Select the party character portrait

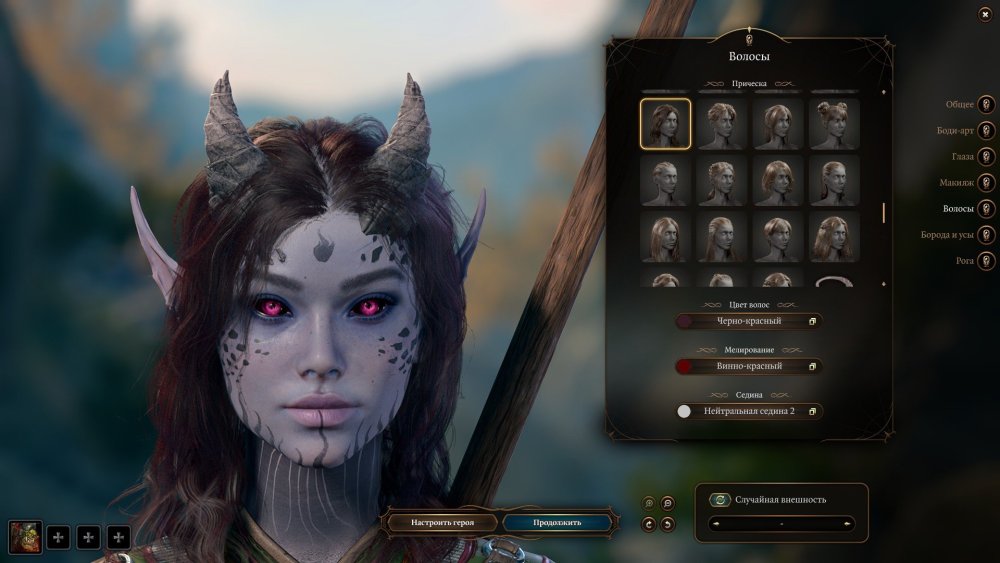pos(25,538)
